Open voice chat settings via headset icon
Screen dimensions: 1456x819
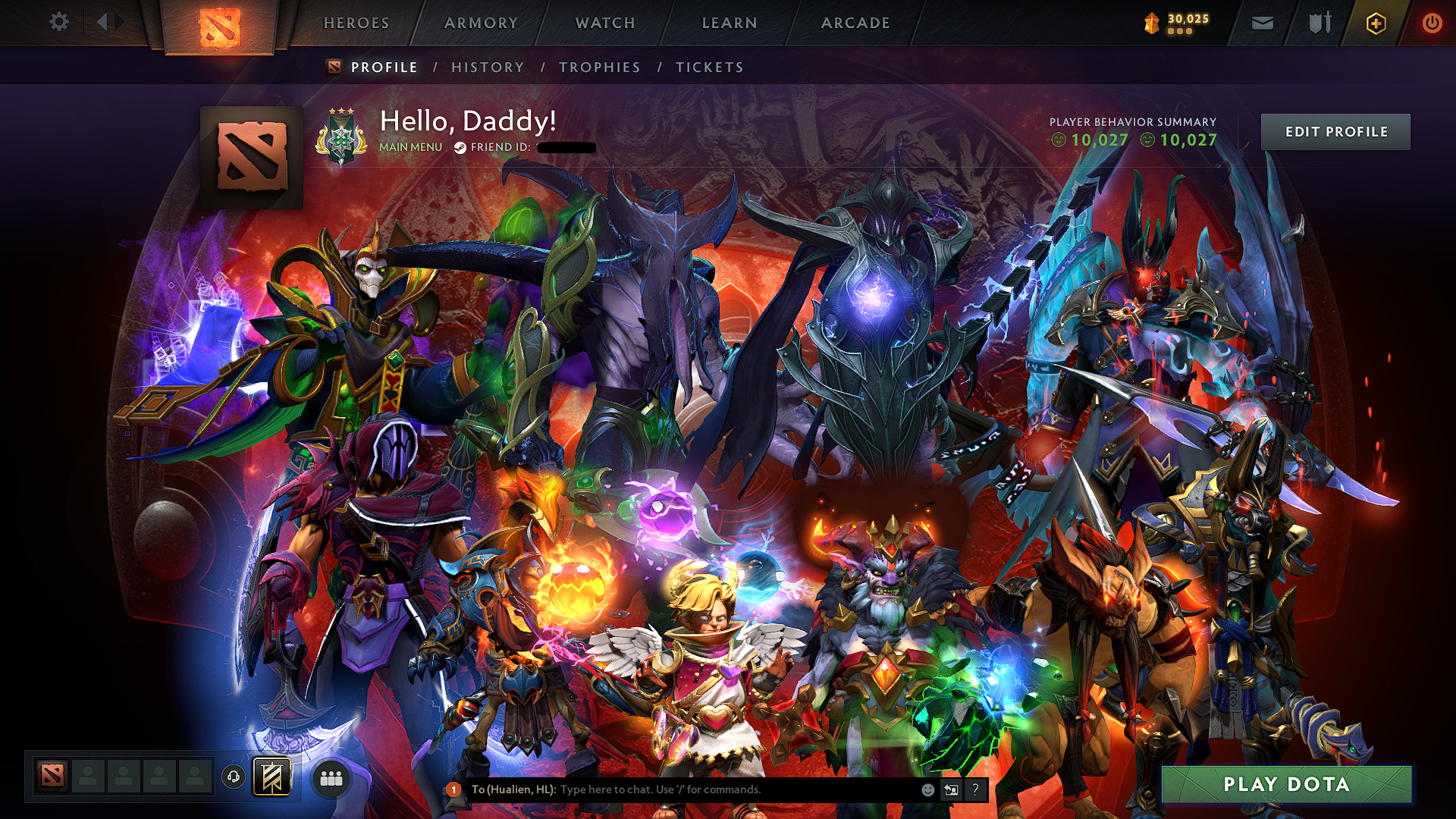233,777
